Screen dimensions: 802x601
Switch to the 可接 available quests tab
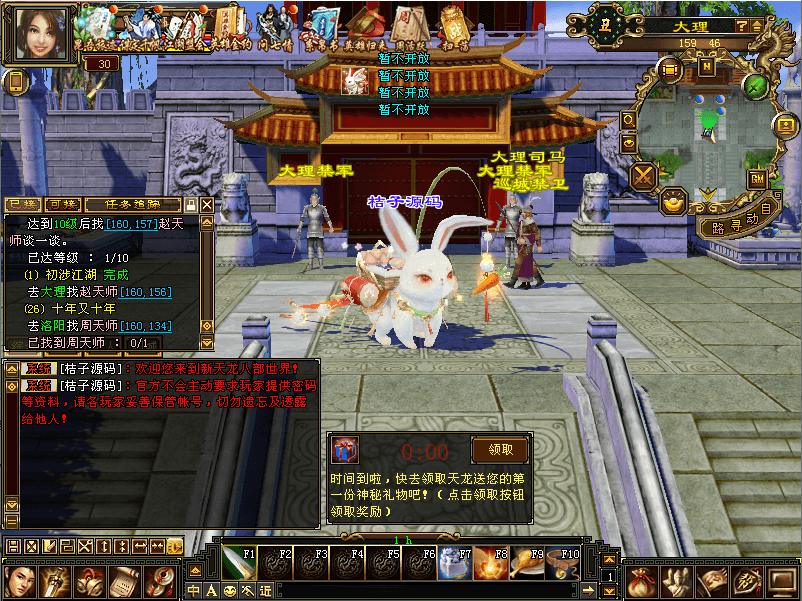(62, 205)
